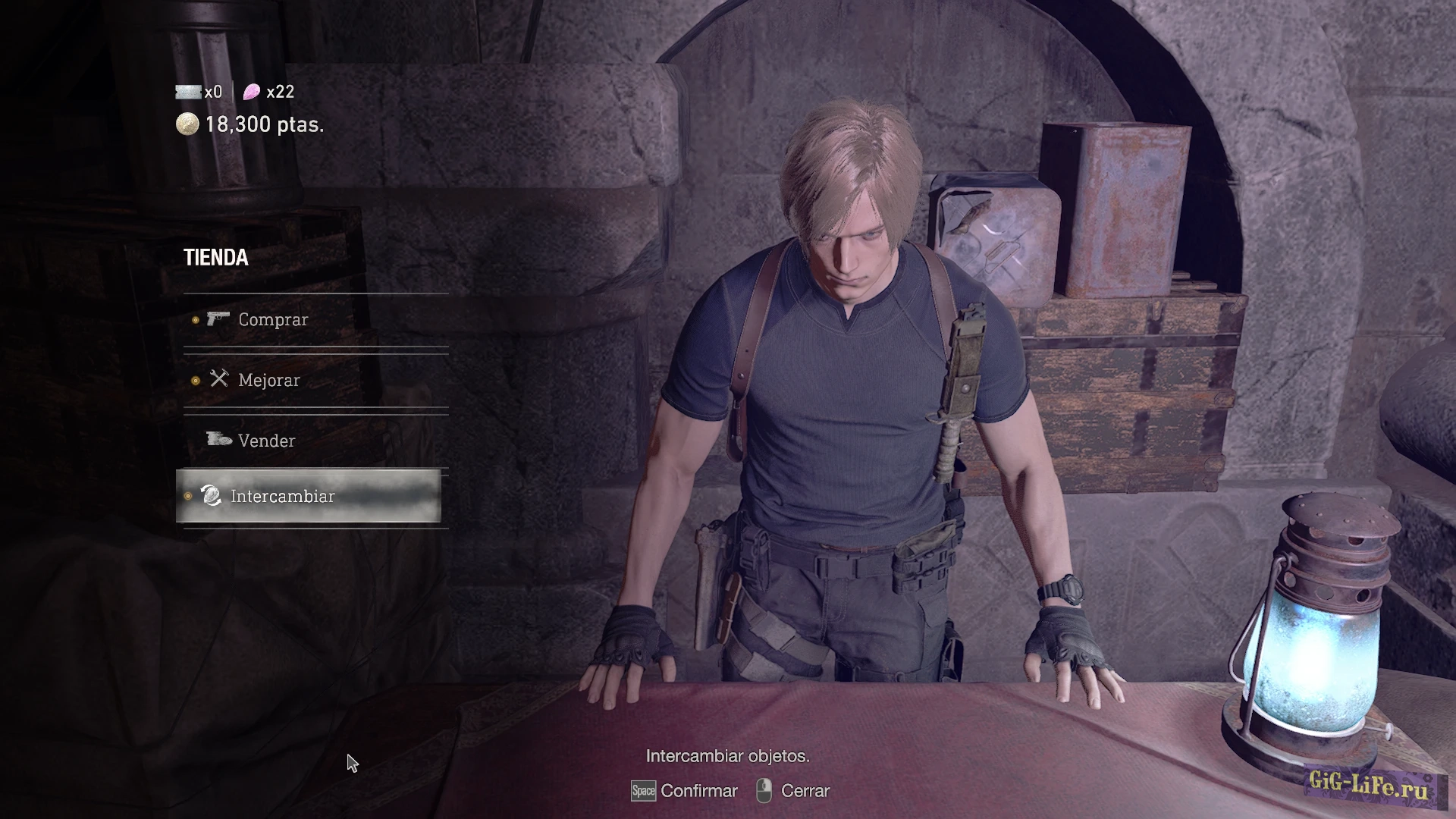Close the shop with Cerrar
The image size is (1456, 819).
[x=805, y=791]
